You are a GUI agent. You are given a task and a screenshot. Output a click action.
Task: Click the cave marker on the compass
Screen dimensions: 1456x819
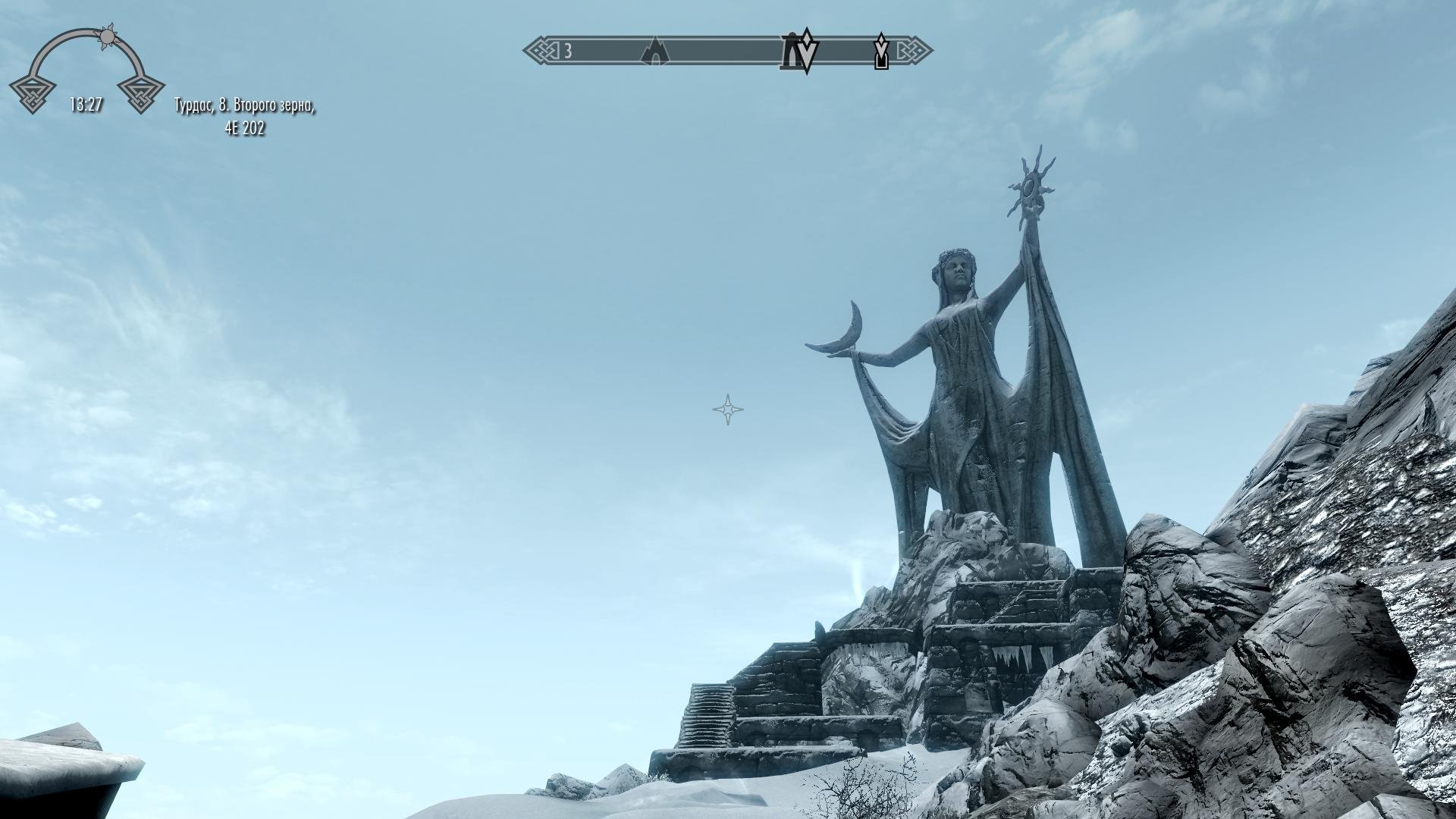pyautogui.click(x=657, y=52)
